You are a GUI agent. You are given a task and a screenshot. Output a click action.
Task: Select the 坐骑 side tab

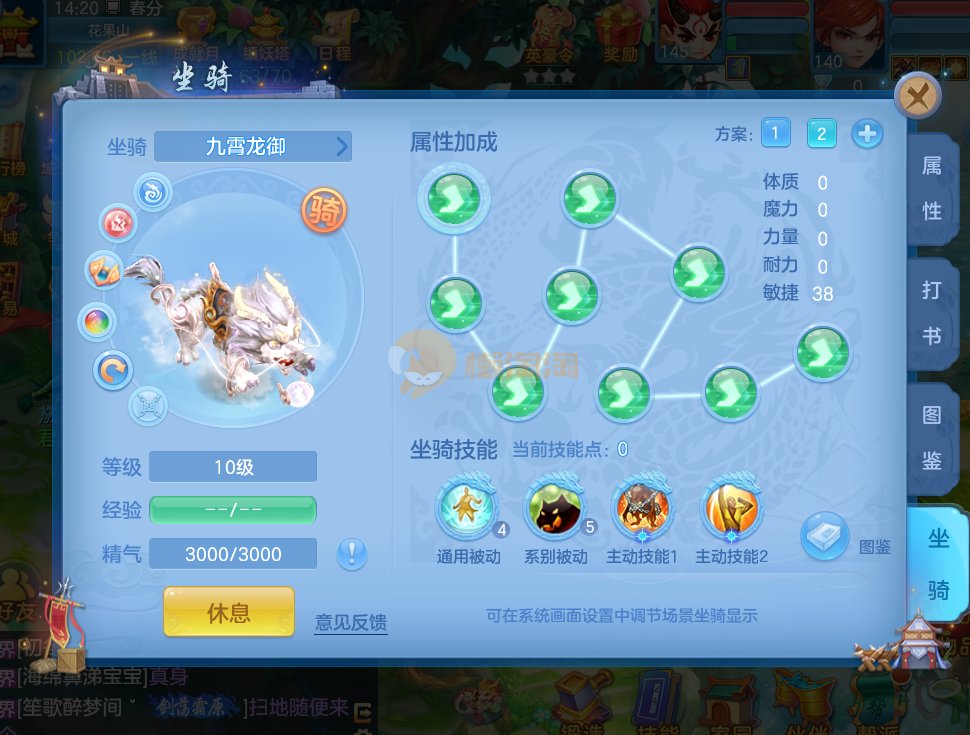pyautogui.click(x=938, y=564)
